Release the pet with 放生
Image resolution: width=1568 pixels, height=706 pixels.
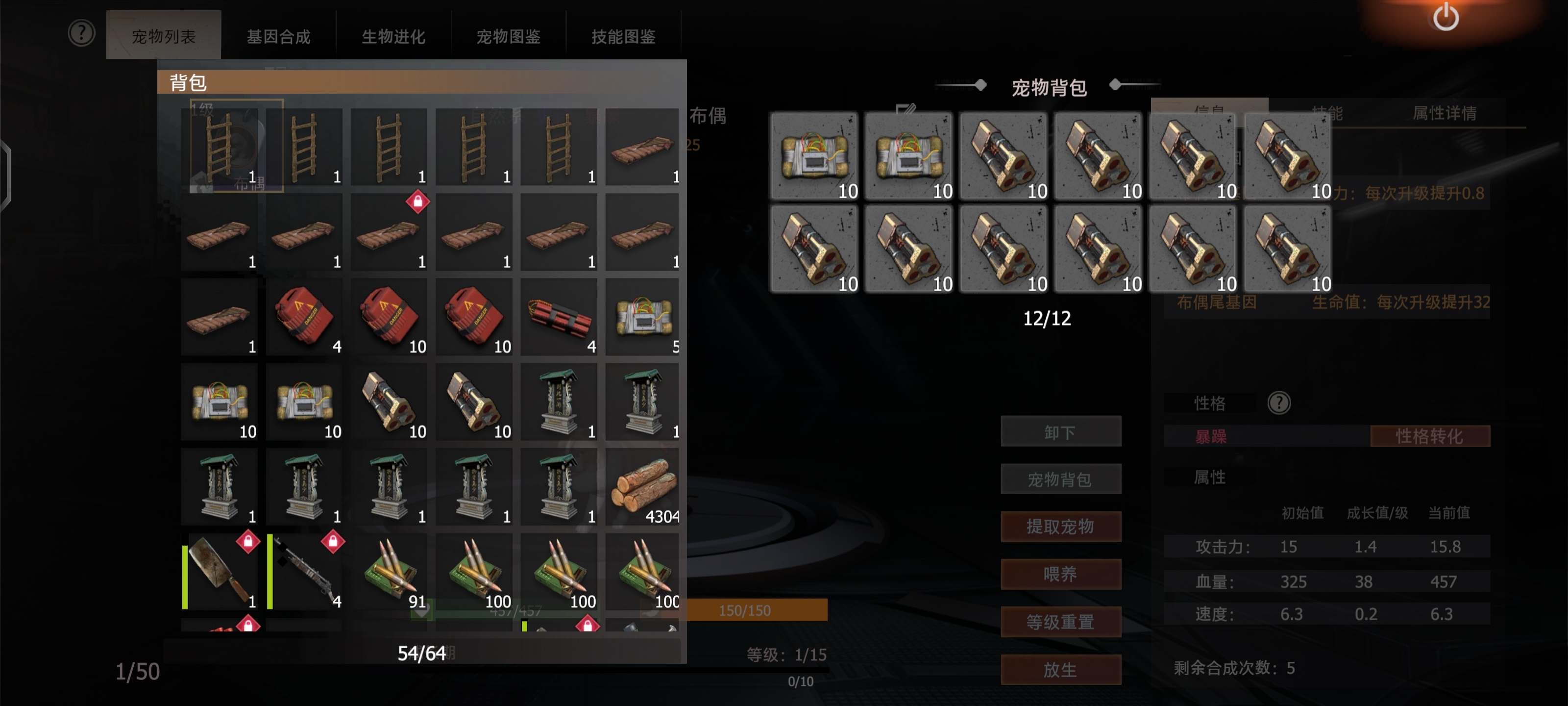[x=1060, y=669]
